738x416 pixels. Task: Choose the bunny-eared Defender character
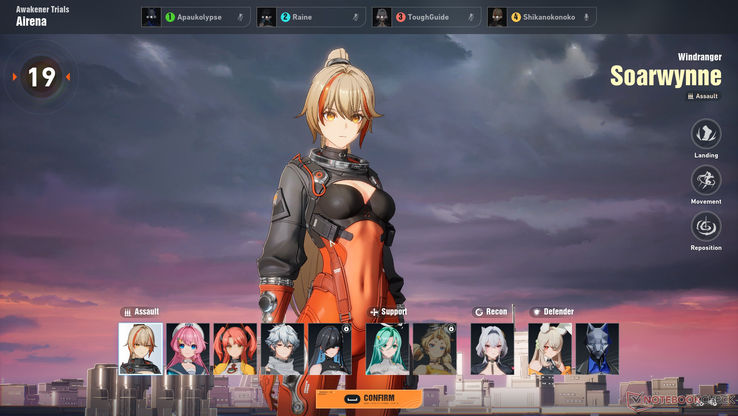pyautogui.click(x=550, y=348)
